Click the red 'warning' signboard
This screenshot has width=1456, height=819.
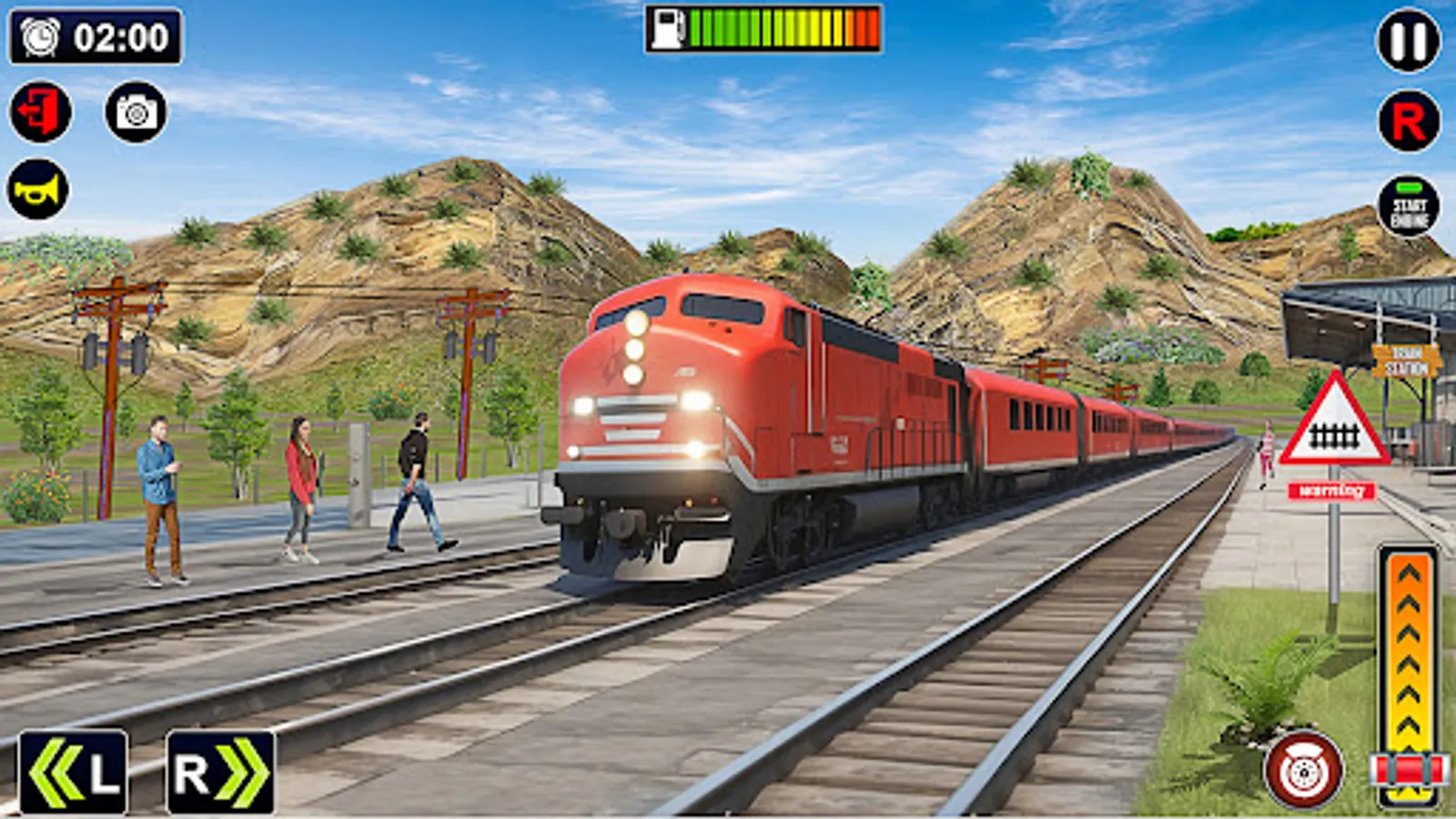pyautogui.click(x=1332, y=491)
